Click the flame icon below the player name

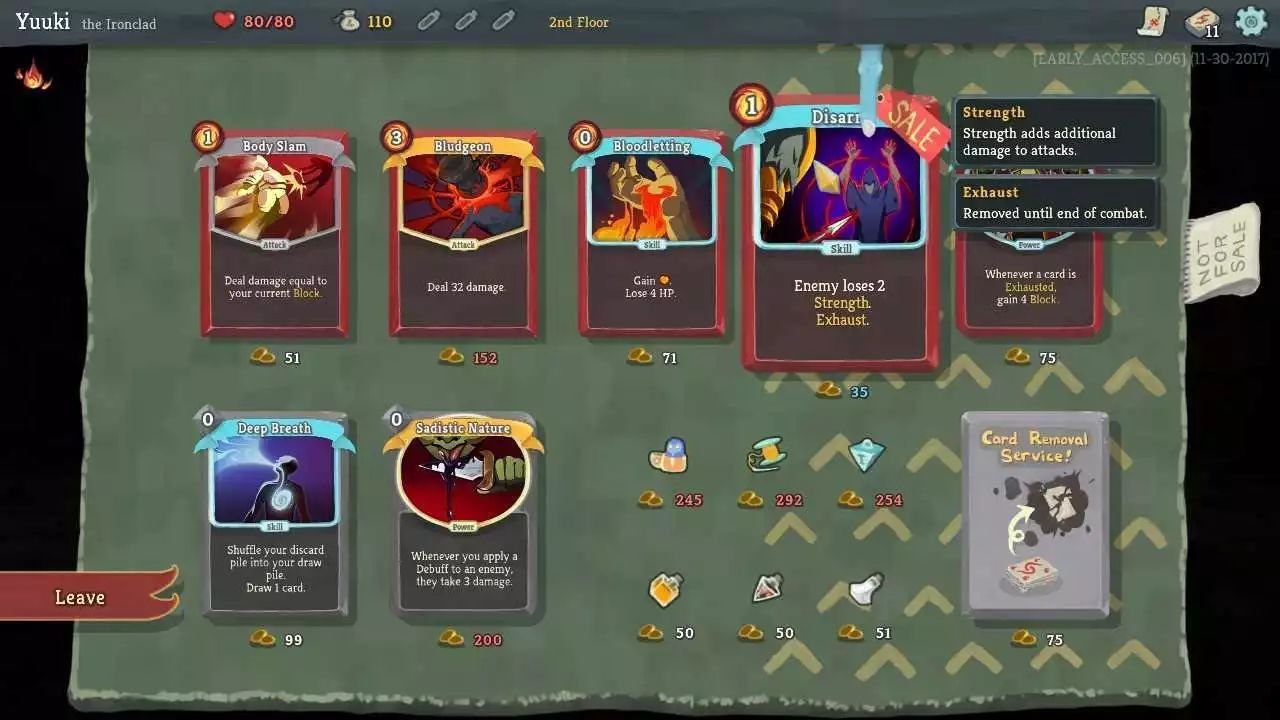tap(34, 75)
